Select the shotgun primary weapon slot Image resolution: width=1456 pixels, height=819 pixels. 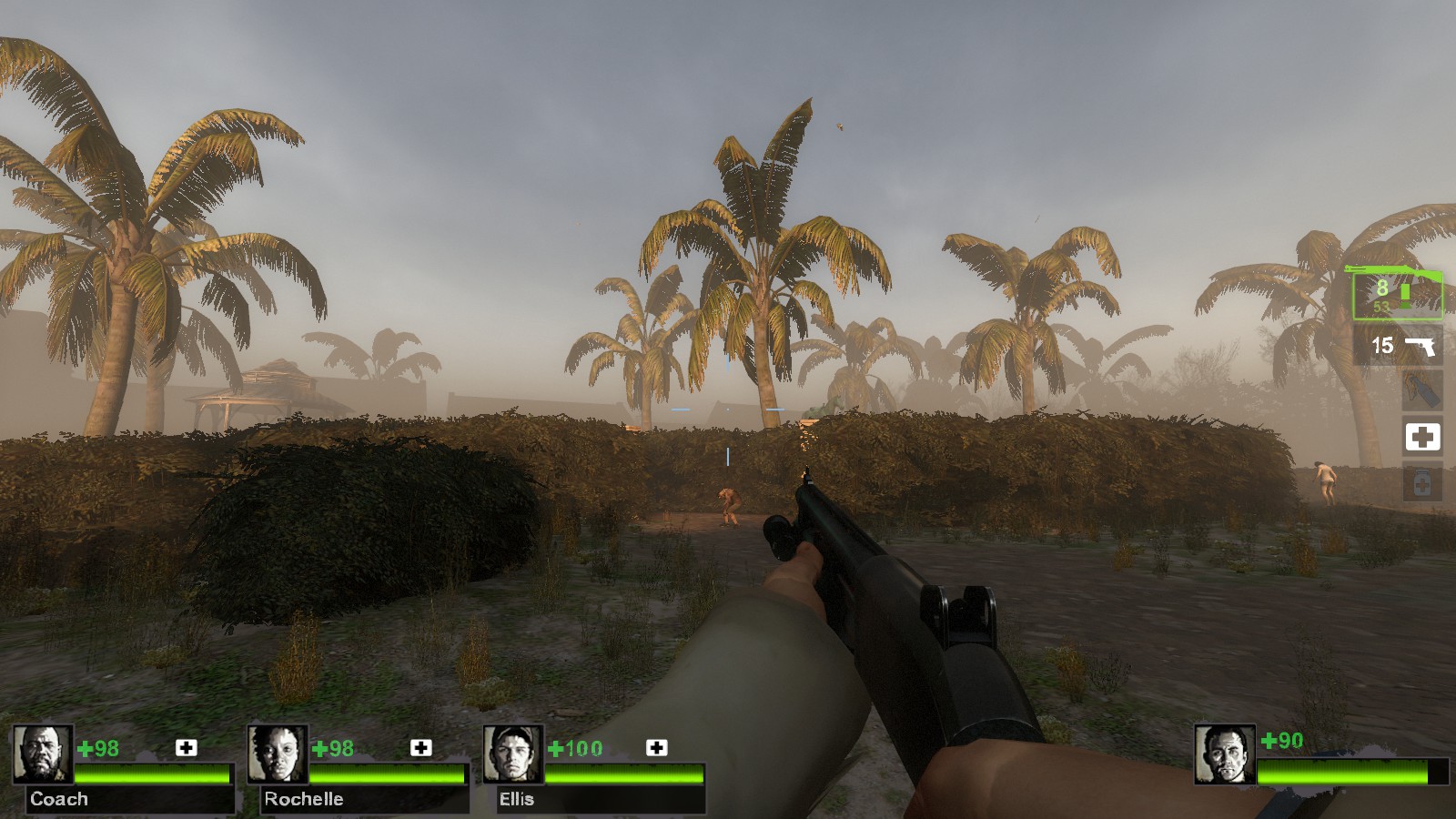1395,294
